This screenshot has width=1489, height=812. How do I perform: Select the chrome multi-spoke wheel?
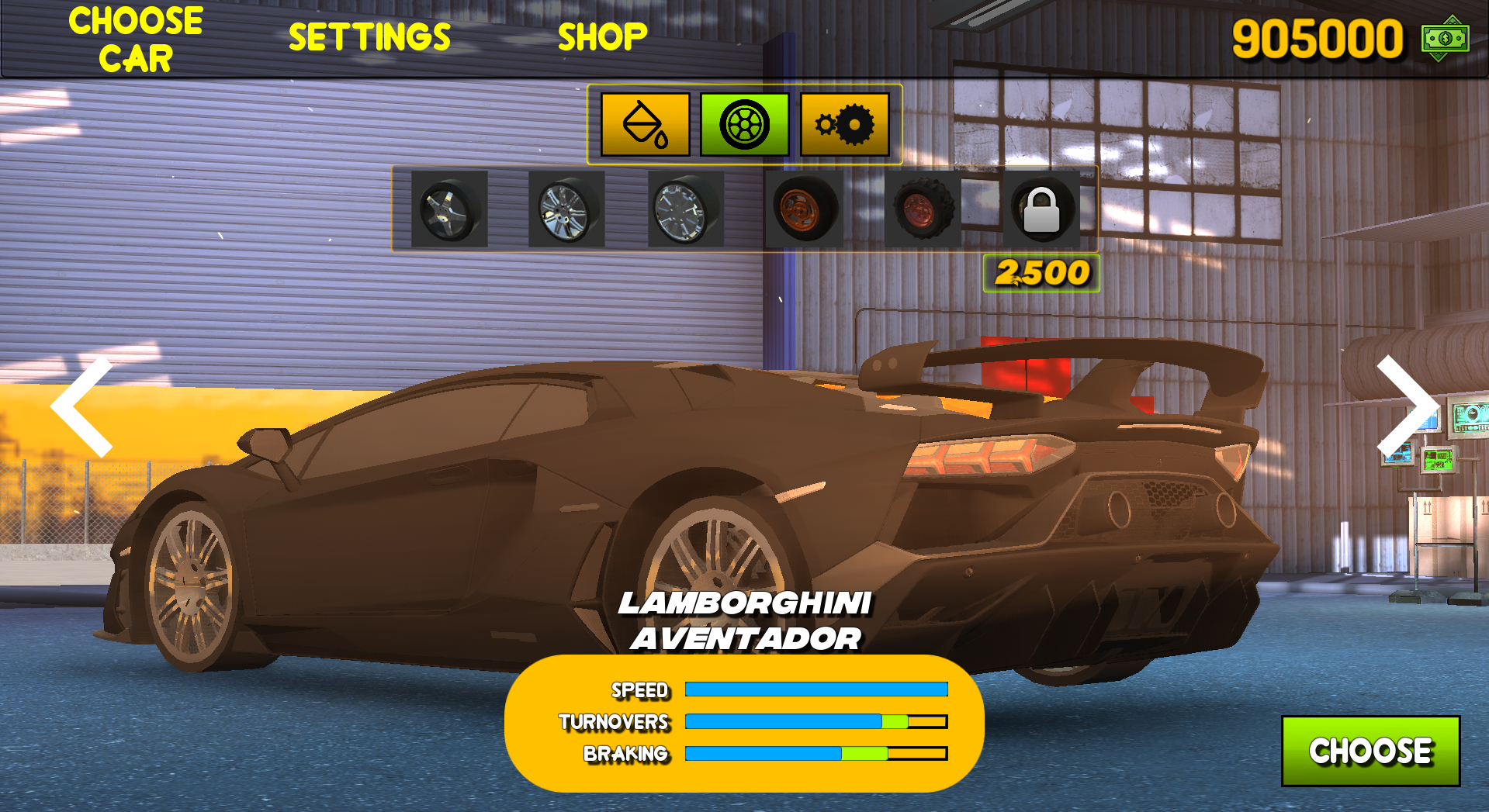coord(566,209)
